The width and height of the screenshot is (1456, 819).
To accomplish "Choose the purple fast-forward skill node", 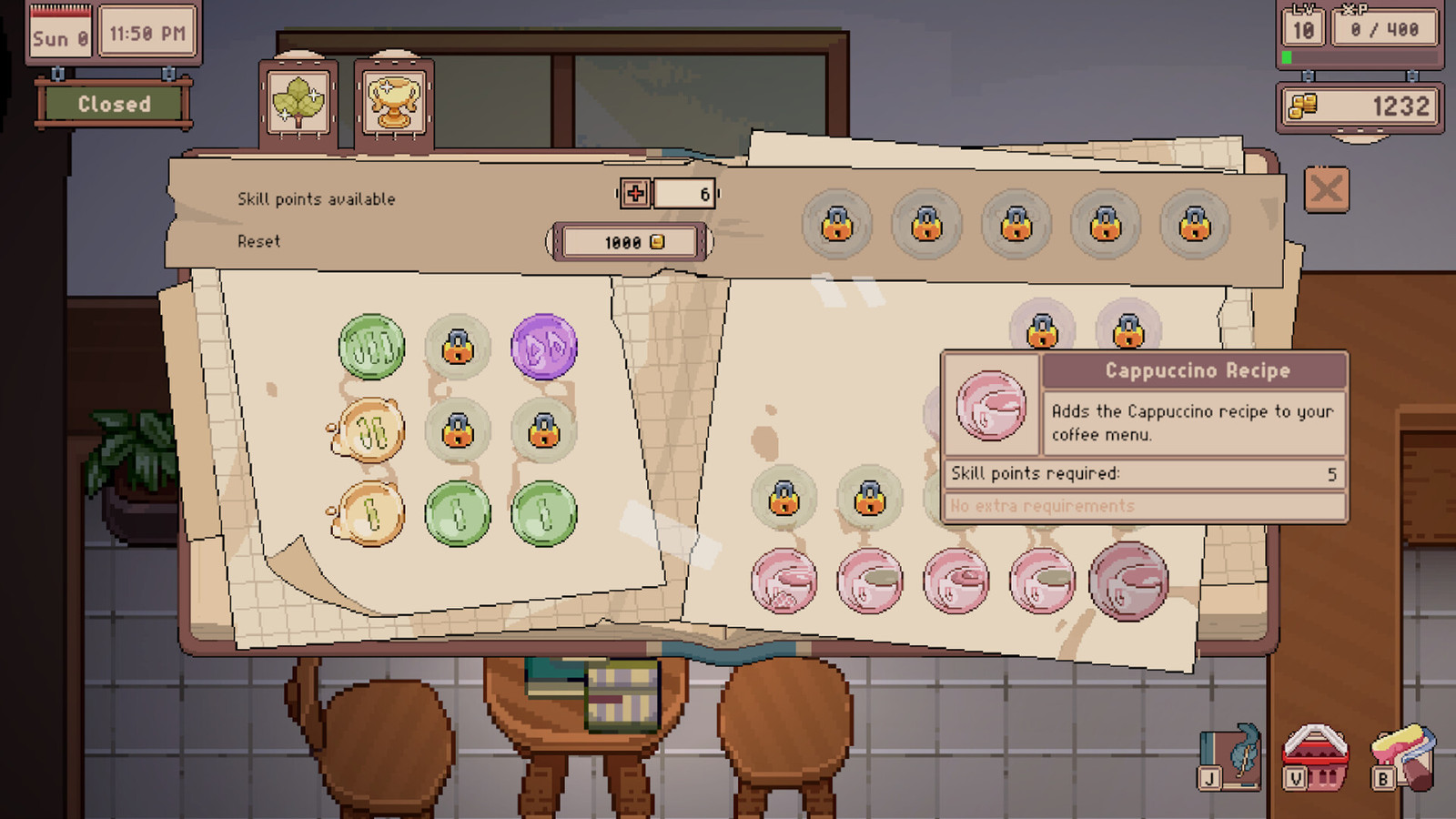I will (544, 347).
